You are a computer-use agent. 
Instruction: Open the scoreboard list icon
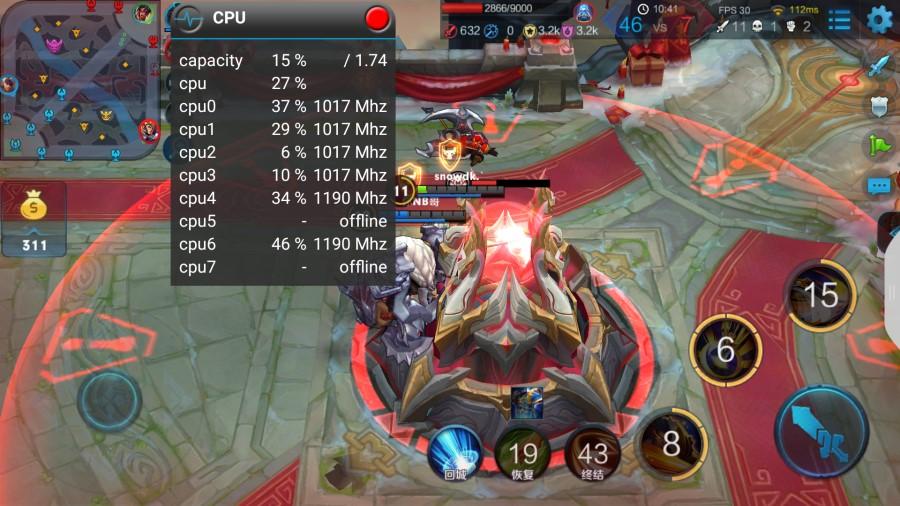tap(840, 19)
